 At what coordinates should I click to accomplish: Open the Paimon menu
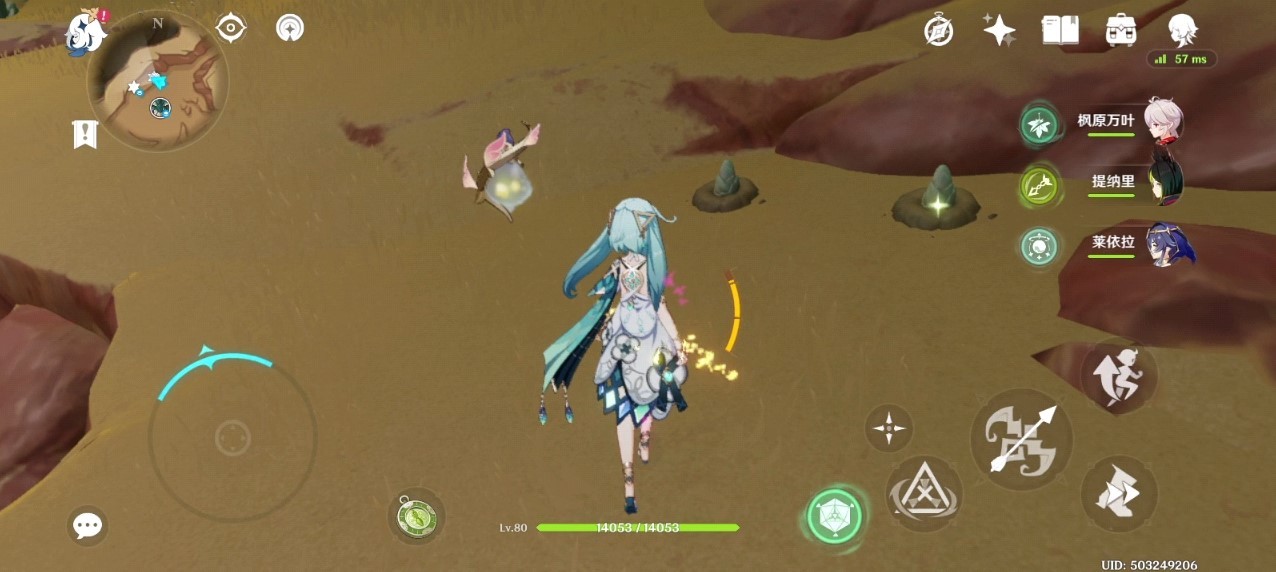click(x=87, y=33)
